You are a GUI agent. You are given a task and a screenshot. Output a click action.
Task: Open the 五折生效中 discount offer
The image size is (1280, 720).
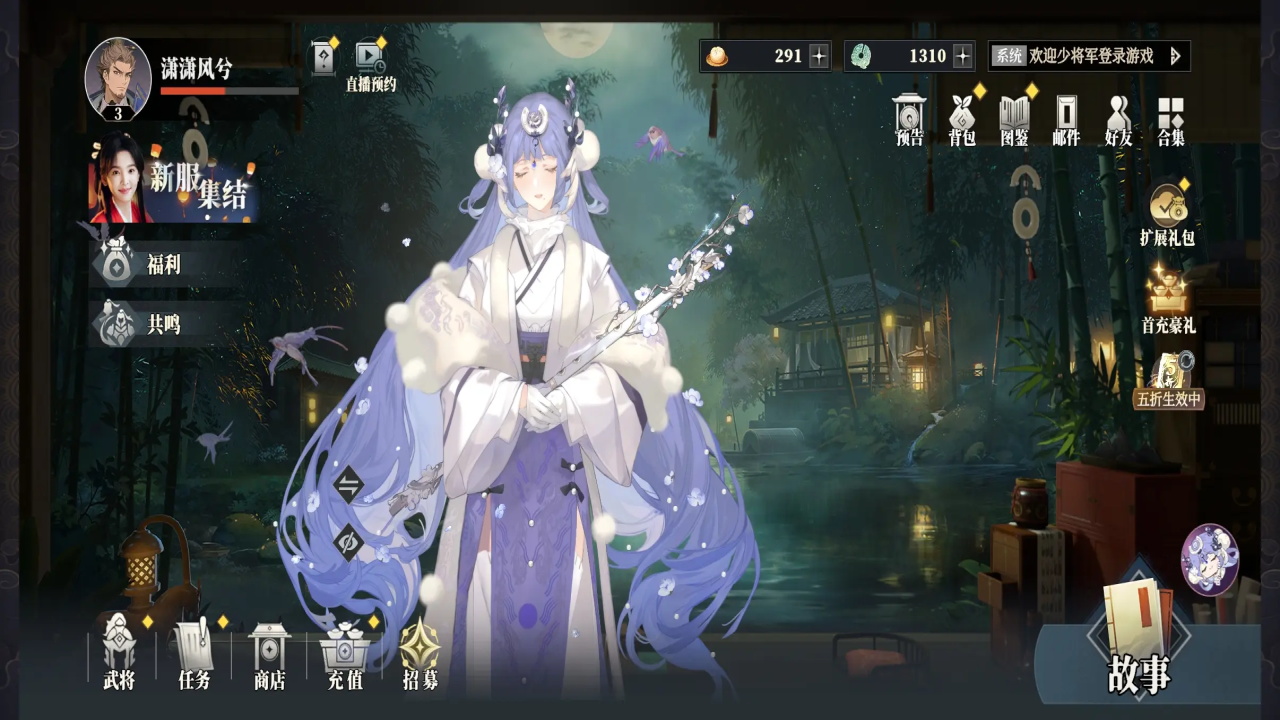1168,380
